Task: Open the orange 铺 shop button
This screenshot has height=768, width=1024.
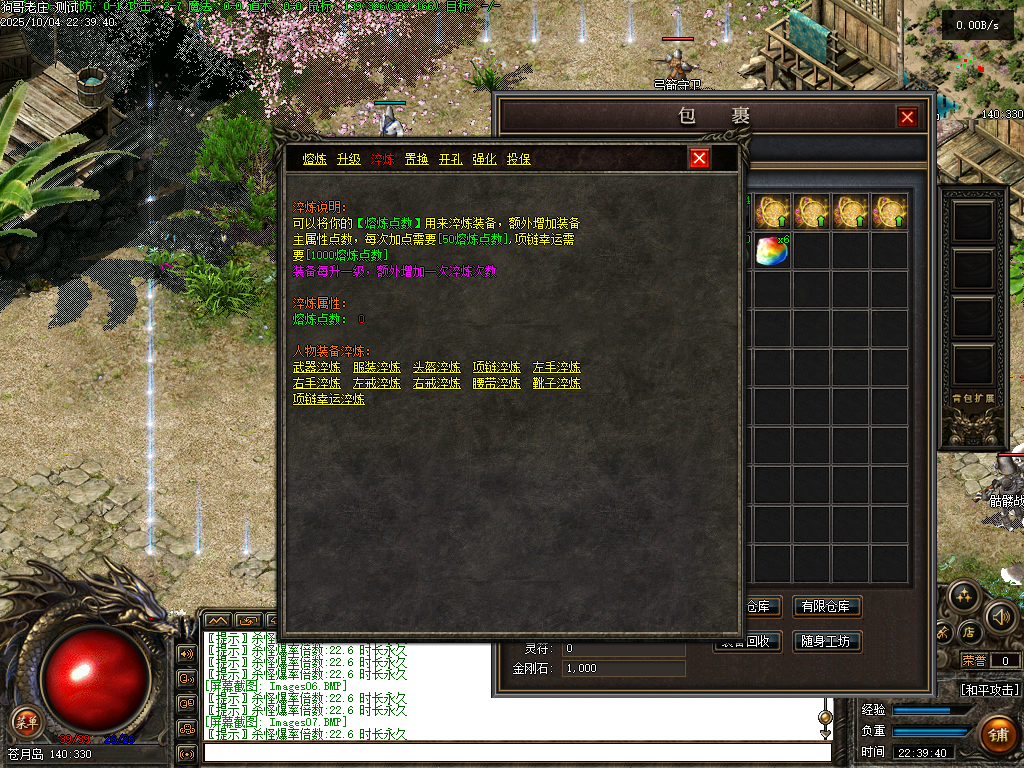Action: [x=998, y=733]
